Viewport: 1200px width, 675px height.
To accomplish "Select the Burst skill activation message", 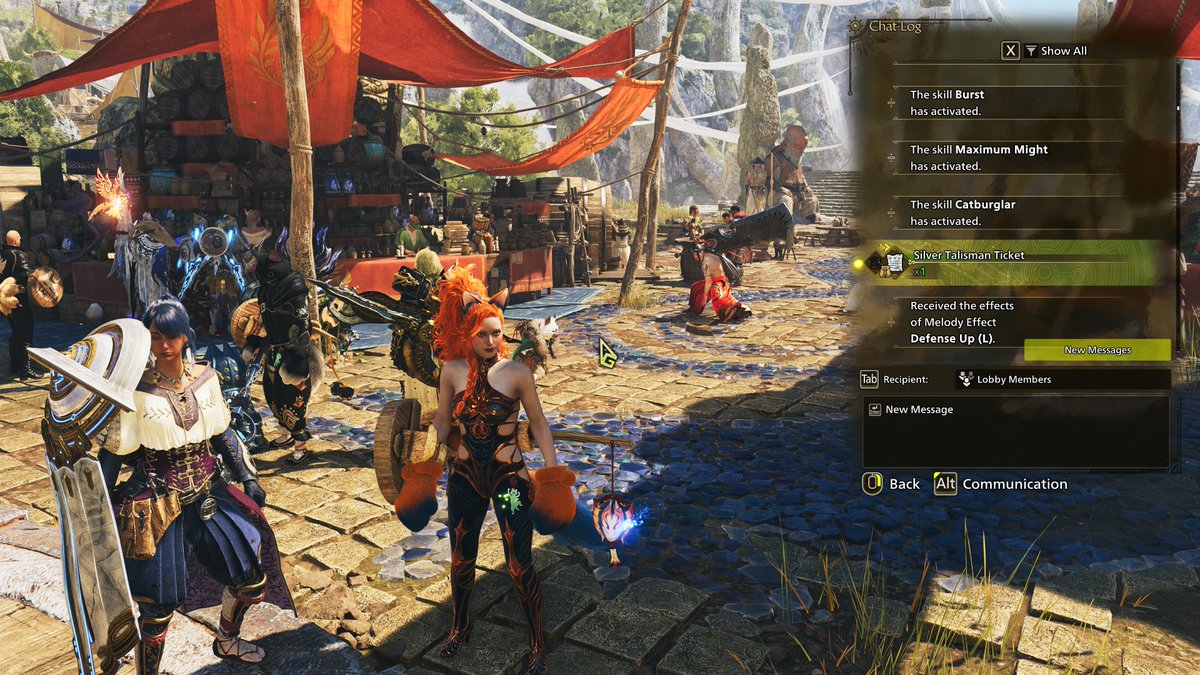I will pyautogui.click(x=1010, y=103).
